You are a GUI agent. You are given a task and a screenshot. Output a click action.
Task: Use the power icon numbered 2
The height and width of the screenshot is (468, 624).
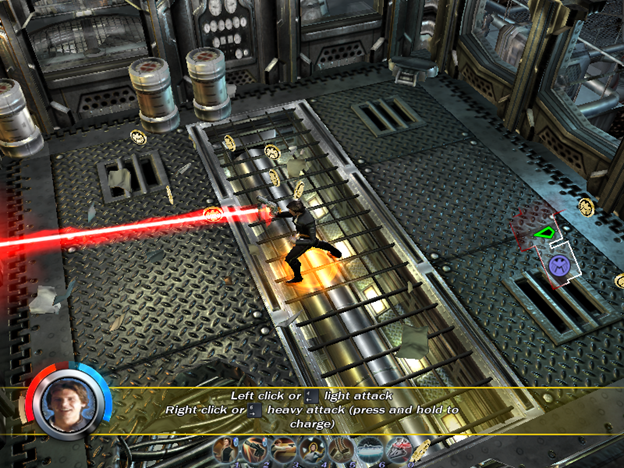(255, 451)
